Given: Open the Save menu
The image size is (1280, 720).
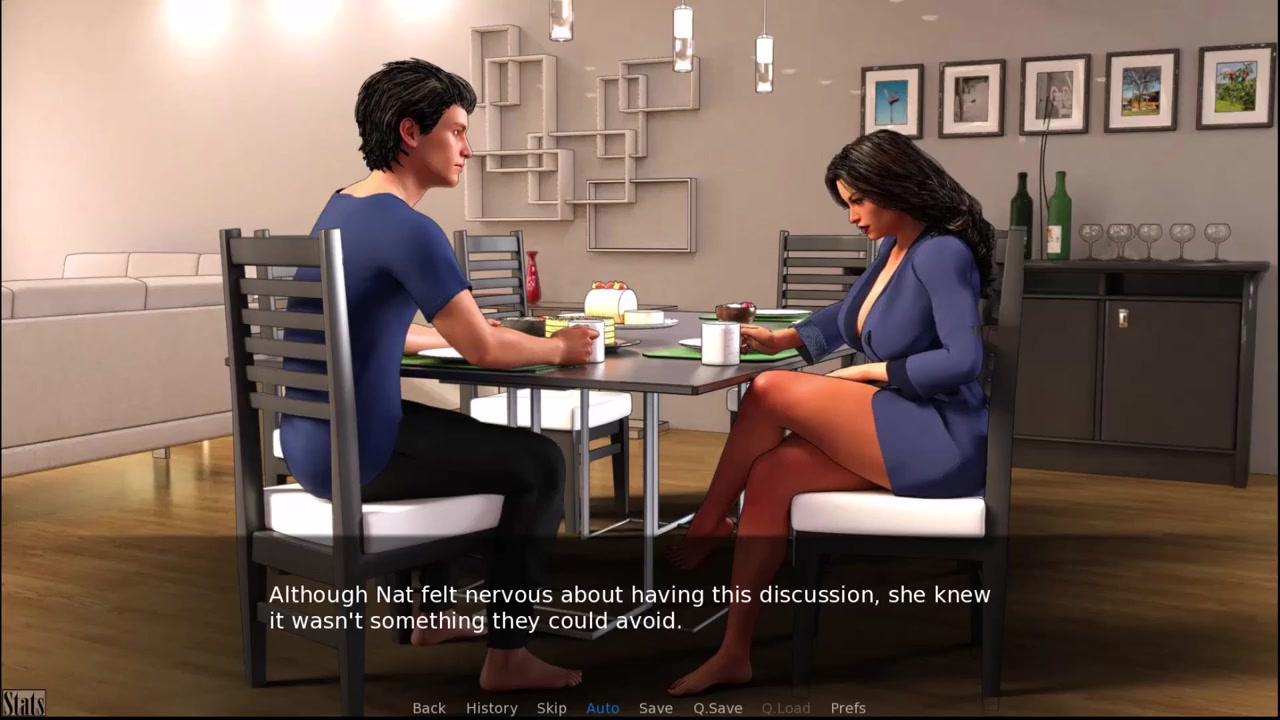Looking at the screenshot, I should pos(655,708).
